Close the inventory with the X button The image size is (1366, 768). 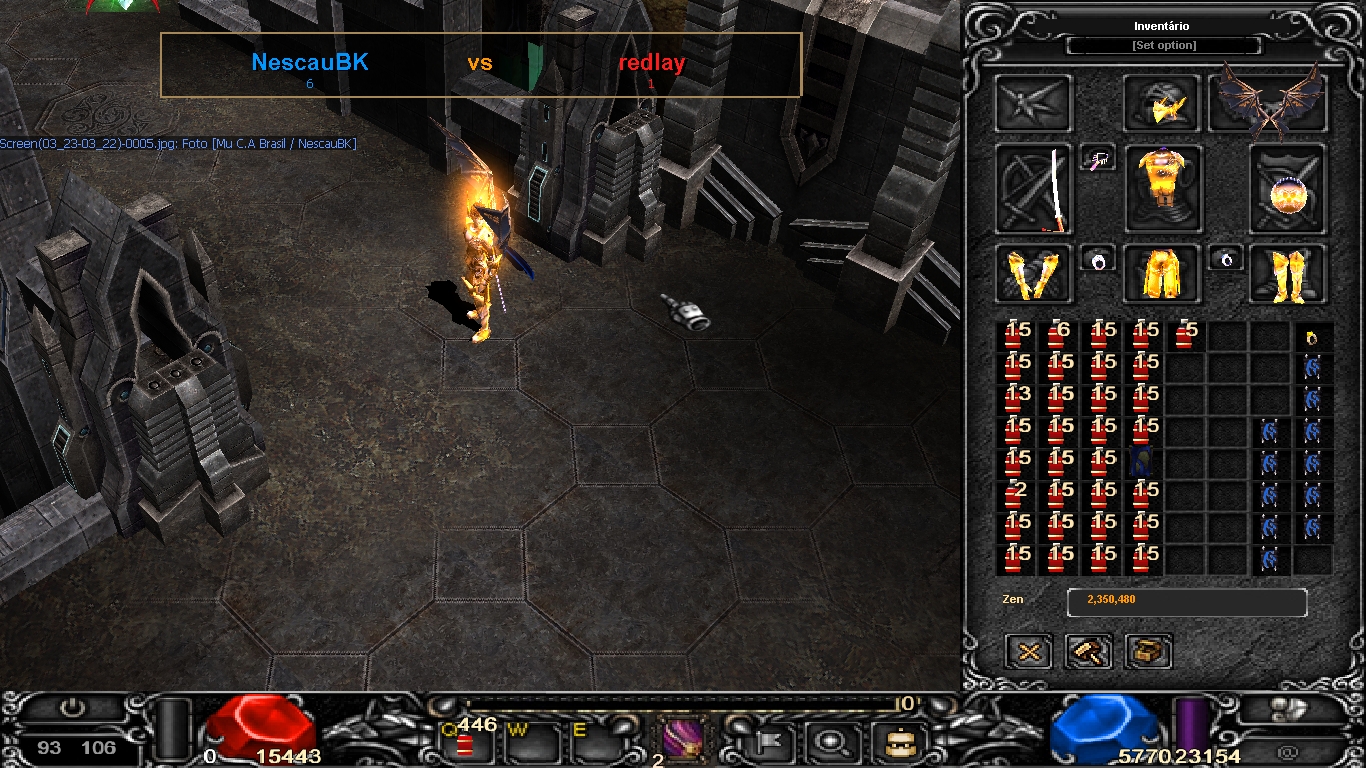click(x=1029, y=652)
